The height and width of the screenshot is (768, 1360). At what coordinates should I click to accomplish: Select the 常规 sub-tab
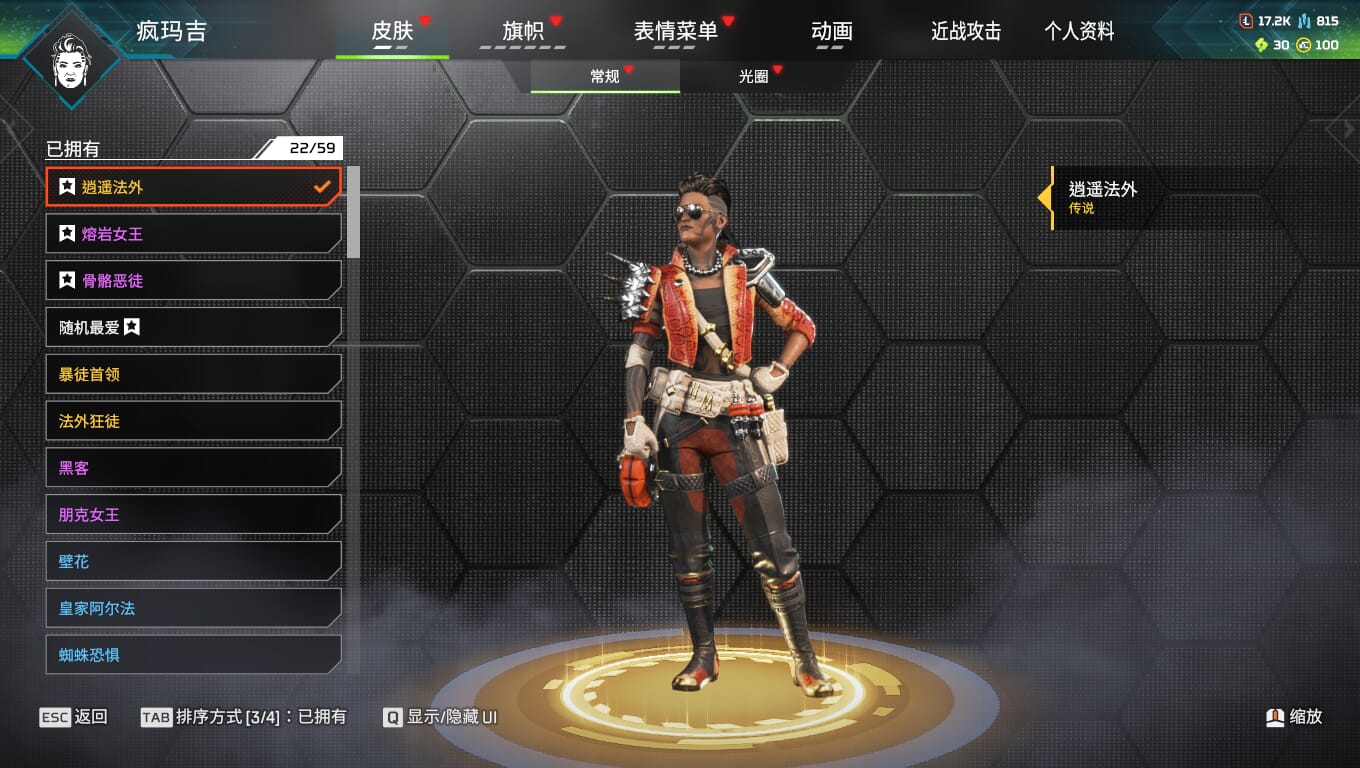(605, 77)
